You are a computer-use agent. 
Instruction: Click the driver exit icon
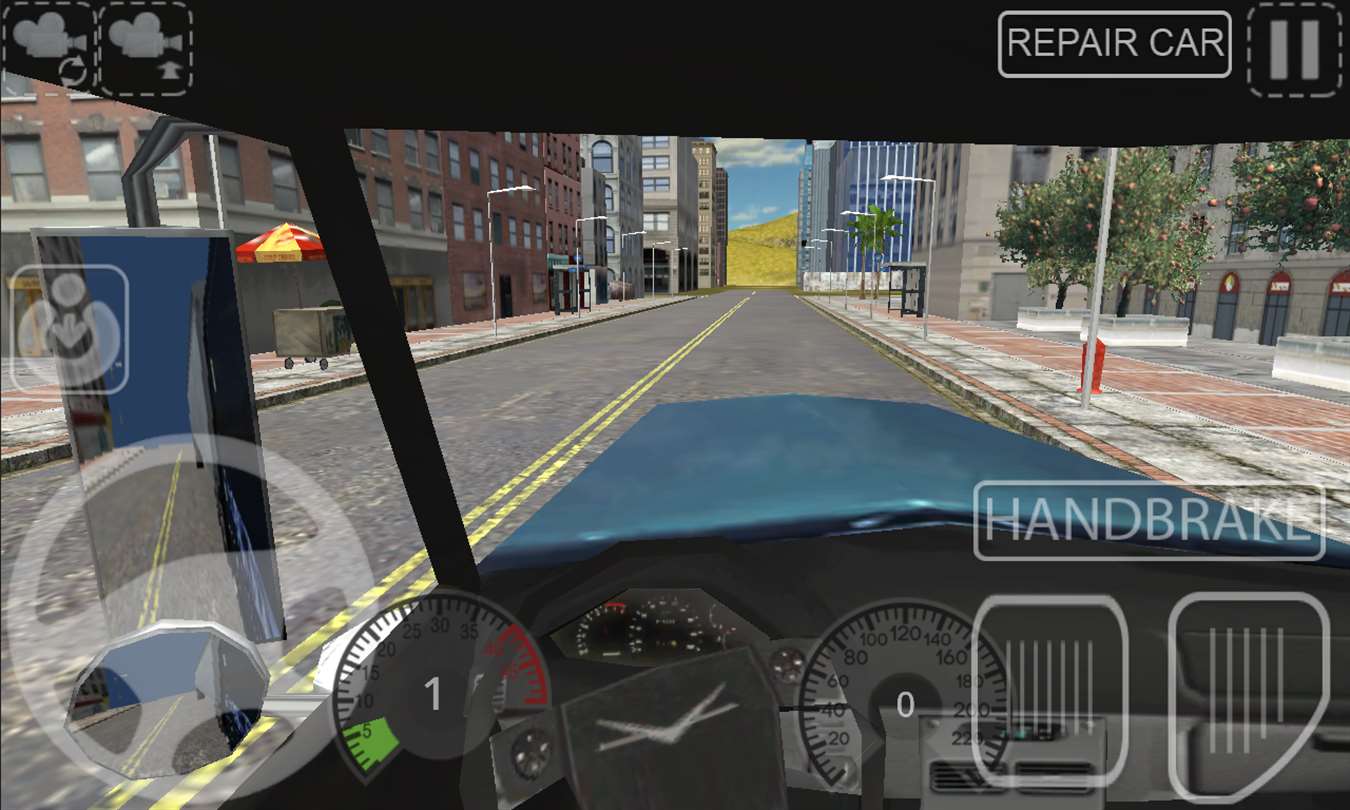[x=68, y=328]
